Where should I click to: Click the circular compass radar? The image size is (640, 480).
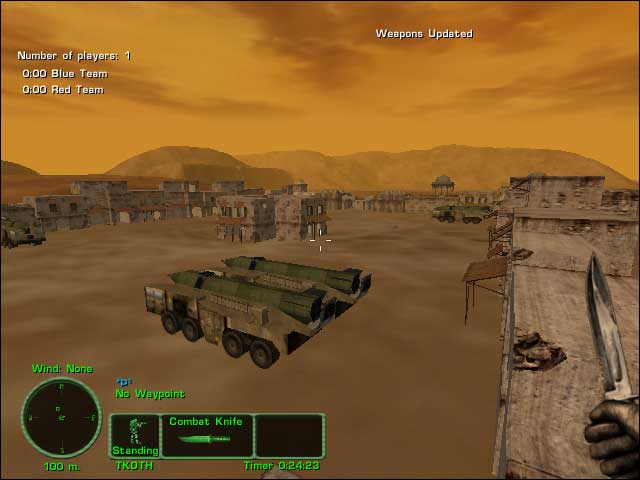(61, 417)
